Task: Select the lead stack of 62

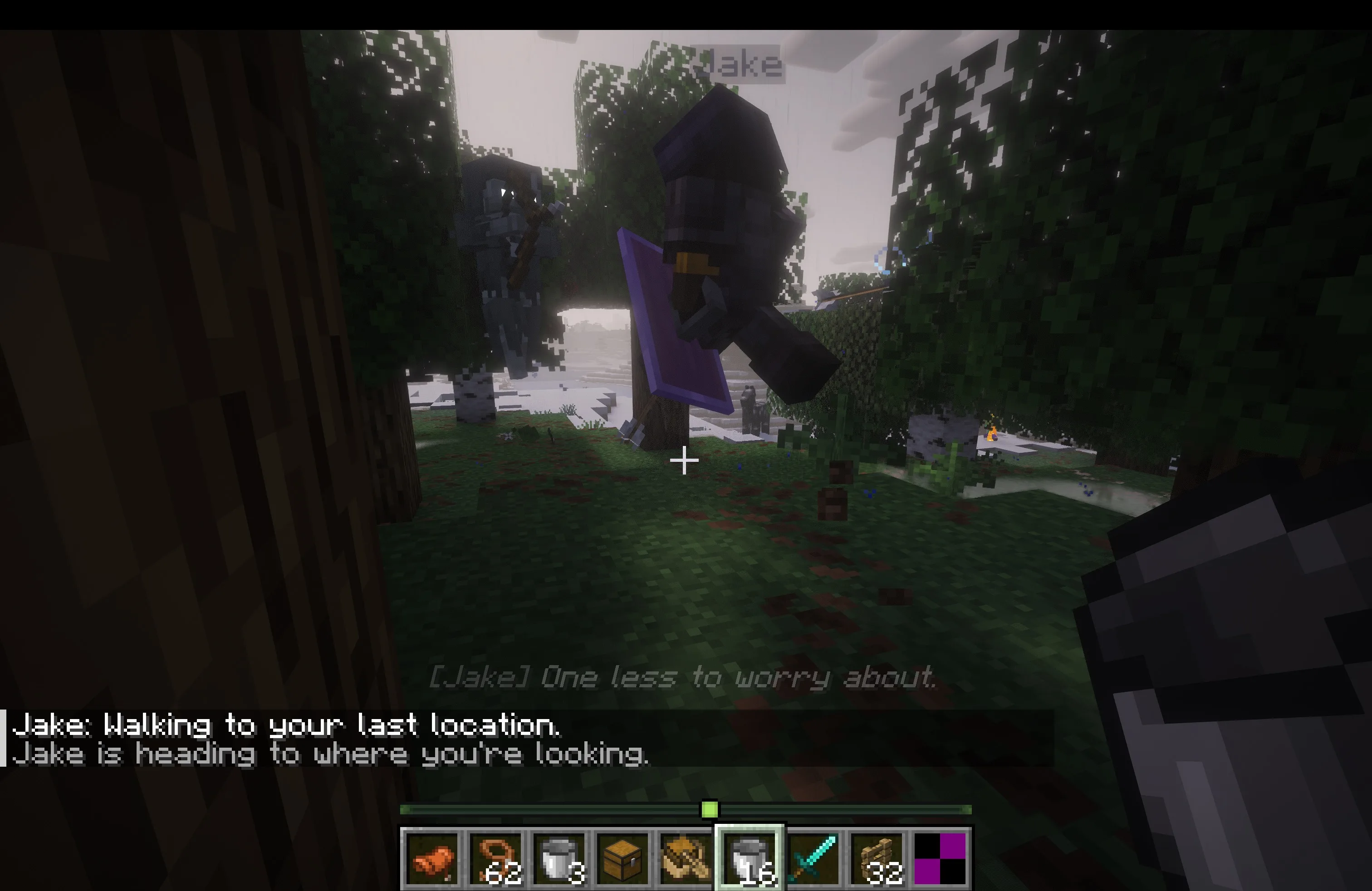Action: (496, 858)
